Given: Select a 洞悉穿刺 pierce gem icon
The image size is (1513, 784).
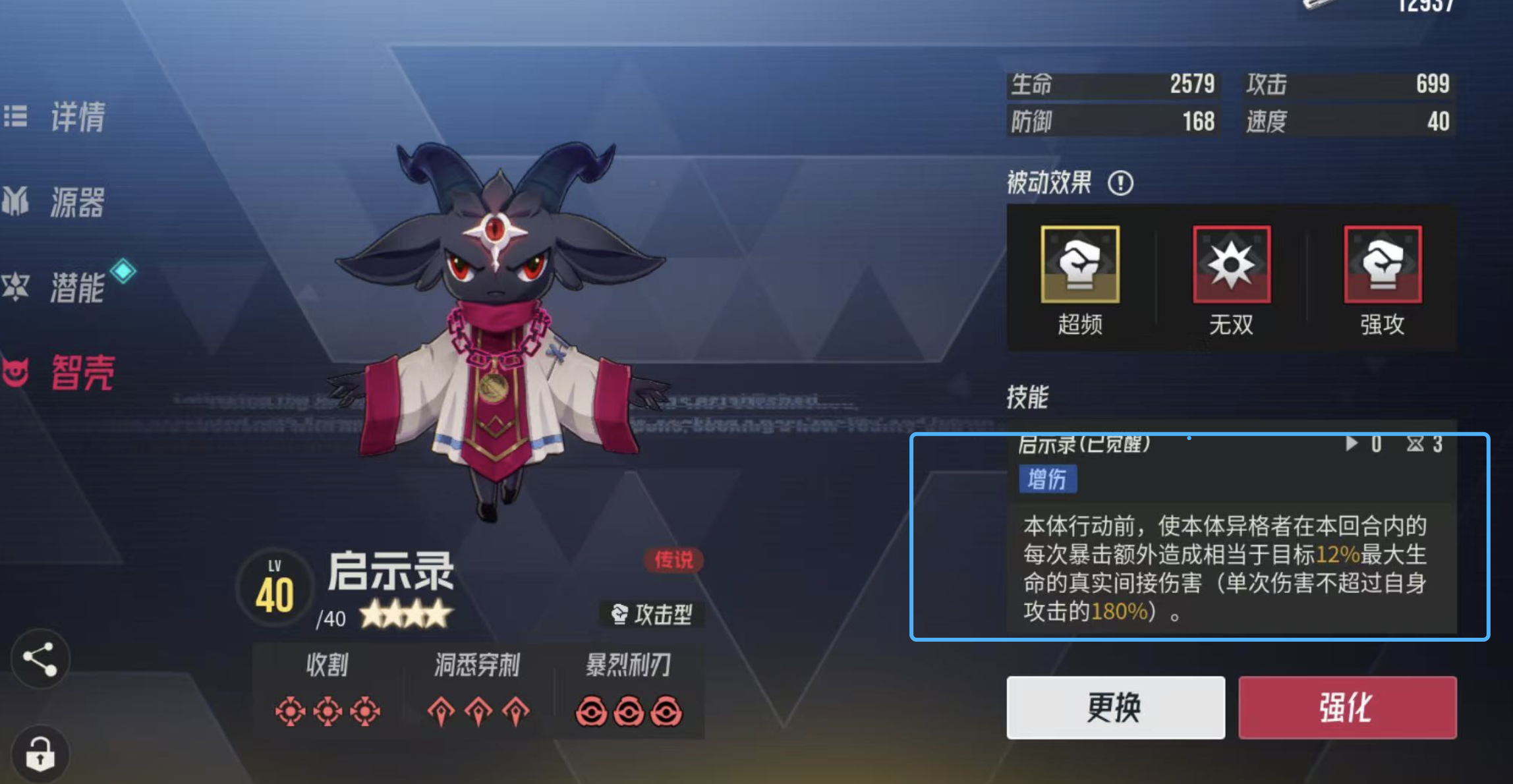Looking at the screenshot, I should click(x=442, y=709).
